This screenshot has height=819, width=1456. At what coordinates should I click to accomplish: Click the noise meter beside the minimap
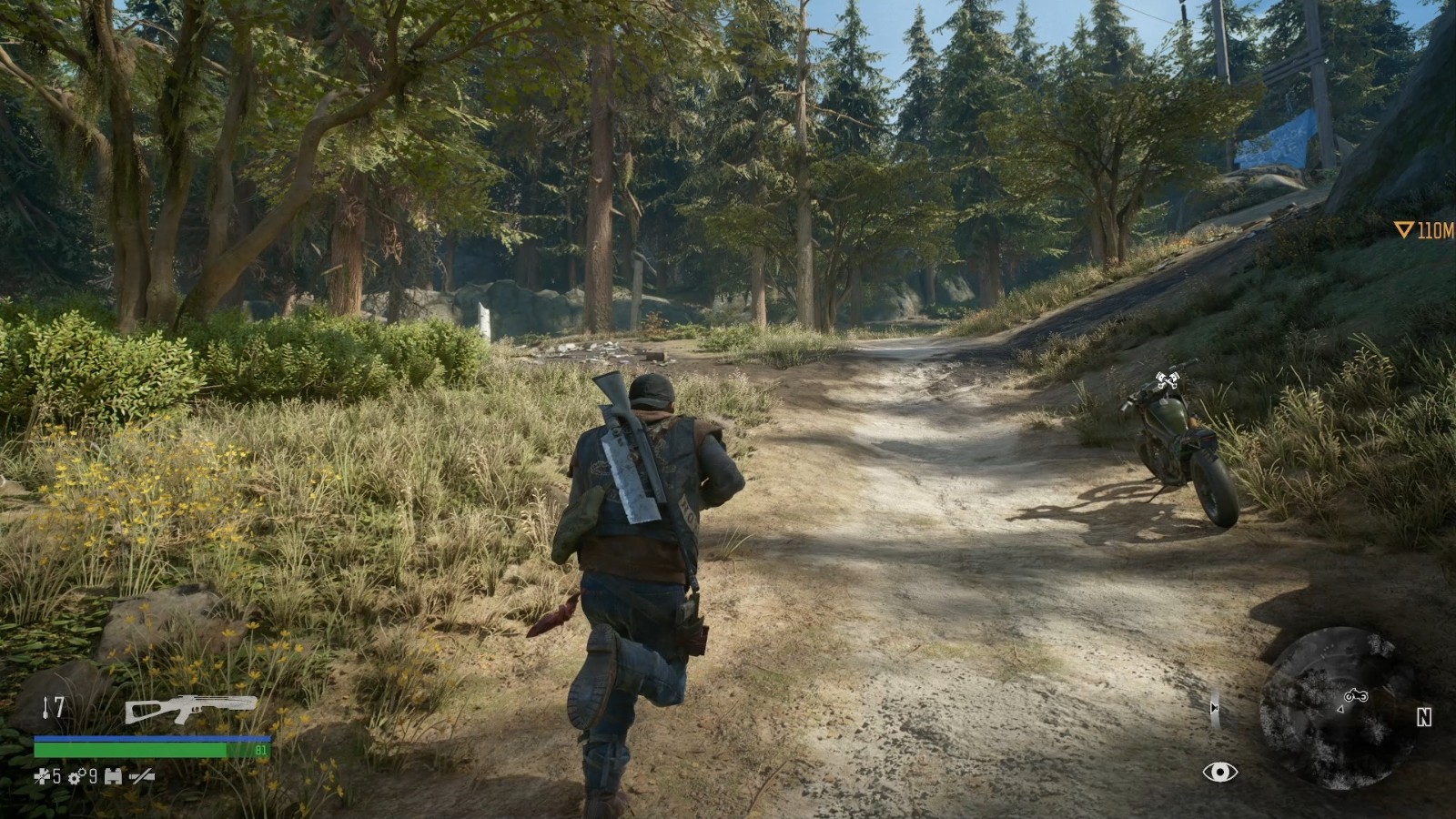coord(1214,708)
